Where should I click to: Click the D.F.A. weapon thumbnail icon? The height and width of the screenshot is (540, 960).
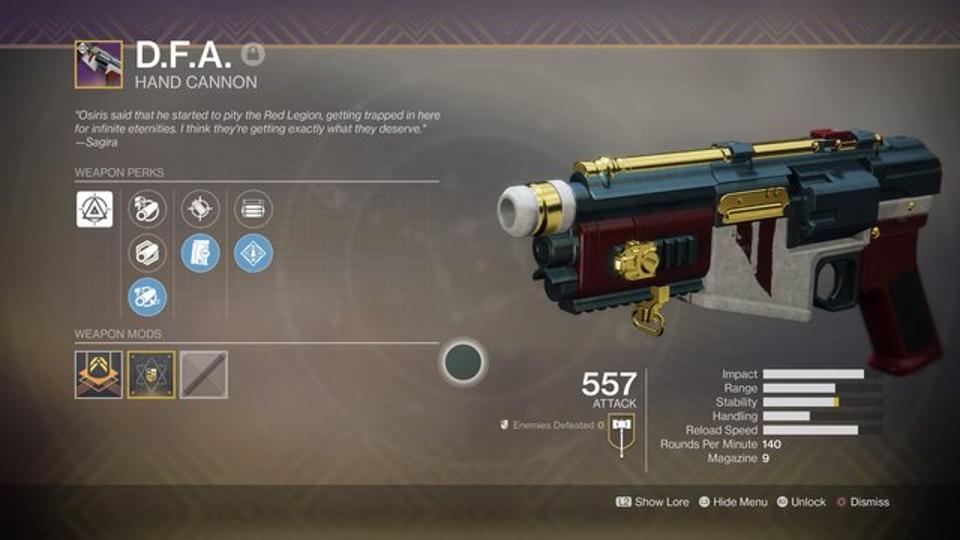tap(98, 65)
